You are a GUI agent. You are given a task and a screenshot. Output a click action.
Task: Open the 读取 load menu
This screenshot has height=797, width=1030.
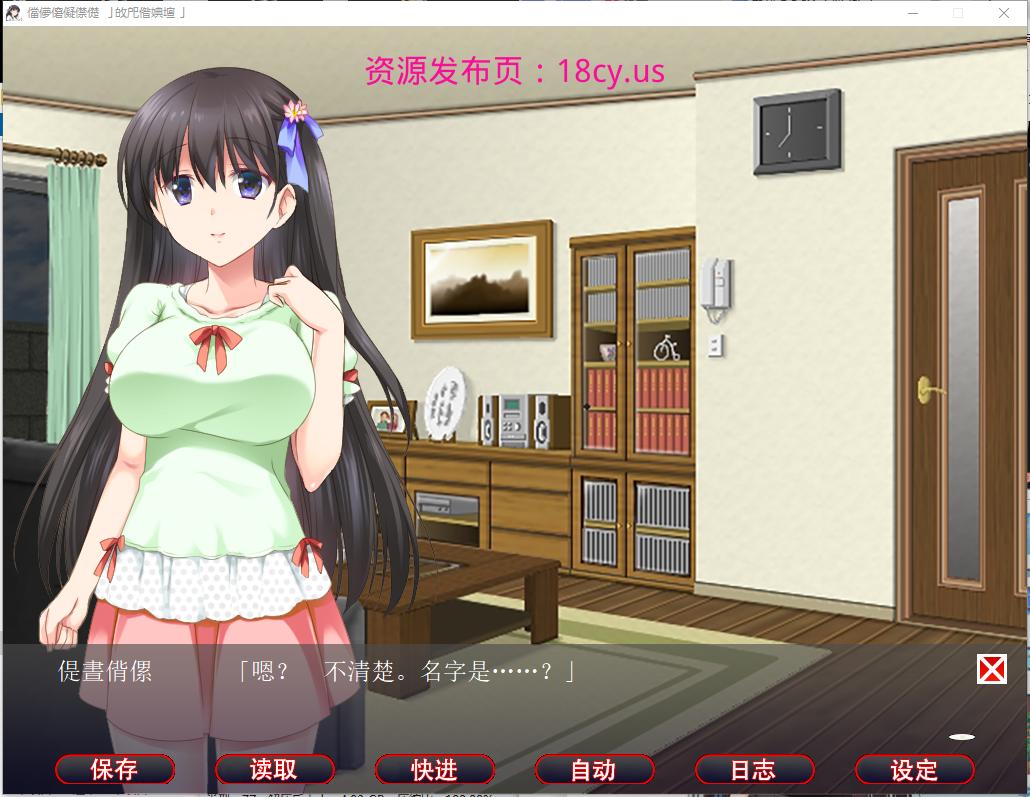point(274,769)
